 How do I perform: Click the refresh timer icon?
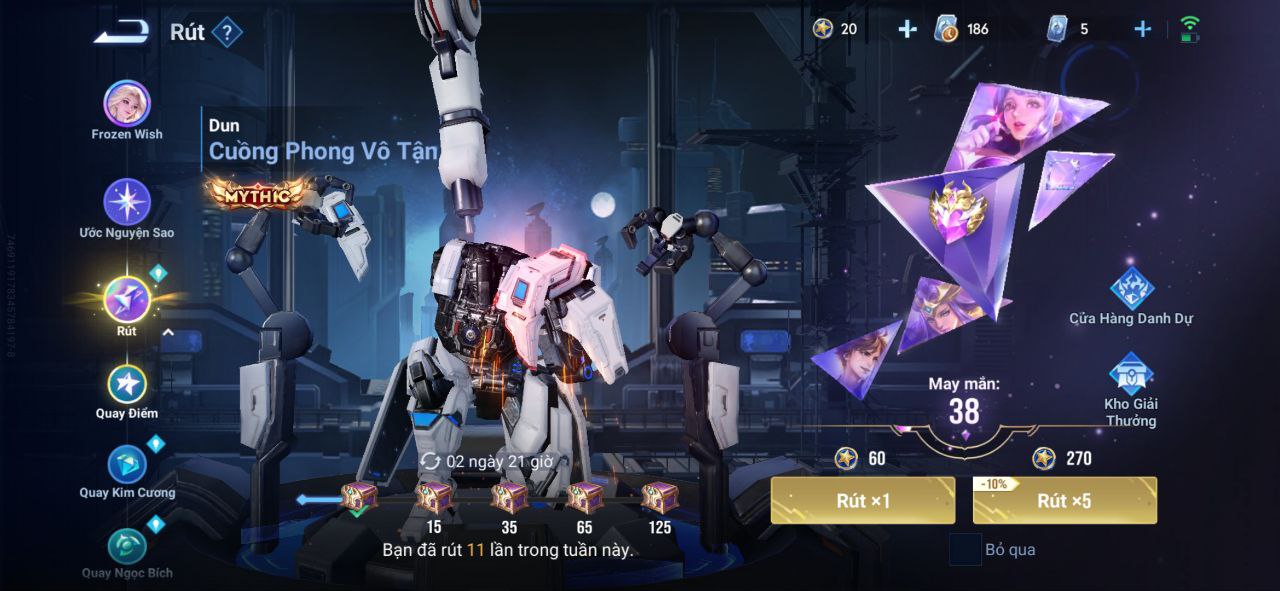pyautogui.click(x=431, y=461)
